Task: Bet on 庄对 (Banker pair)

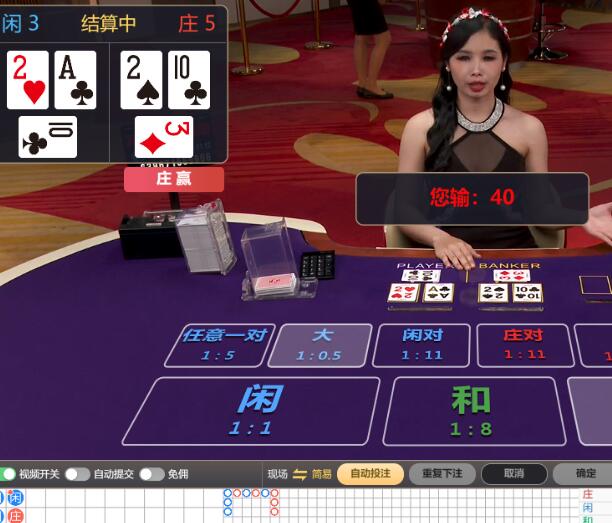Action: click(x=524, y=344)
